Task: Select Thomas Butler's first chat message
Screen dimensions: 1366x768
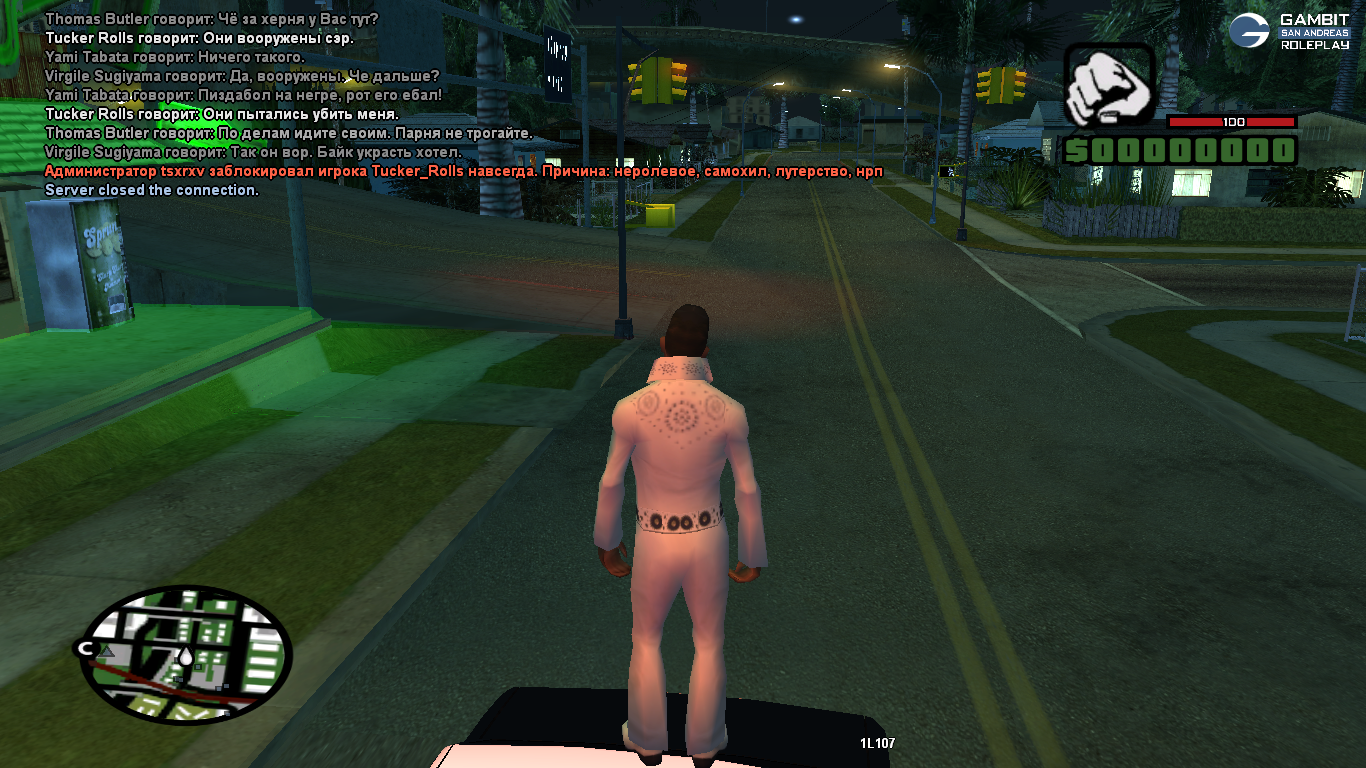Action: pos(212,19)
